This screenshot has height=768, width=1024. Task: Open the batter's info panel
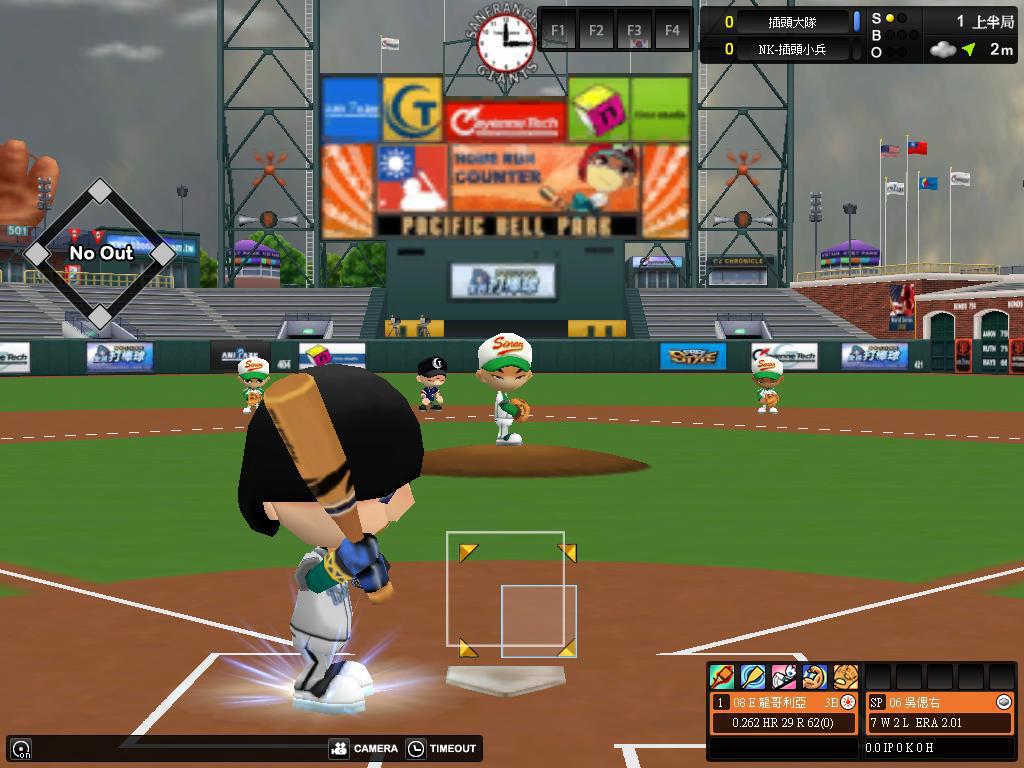(785, 712)
